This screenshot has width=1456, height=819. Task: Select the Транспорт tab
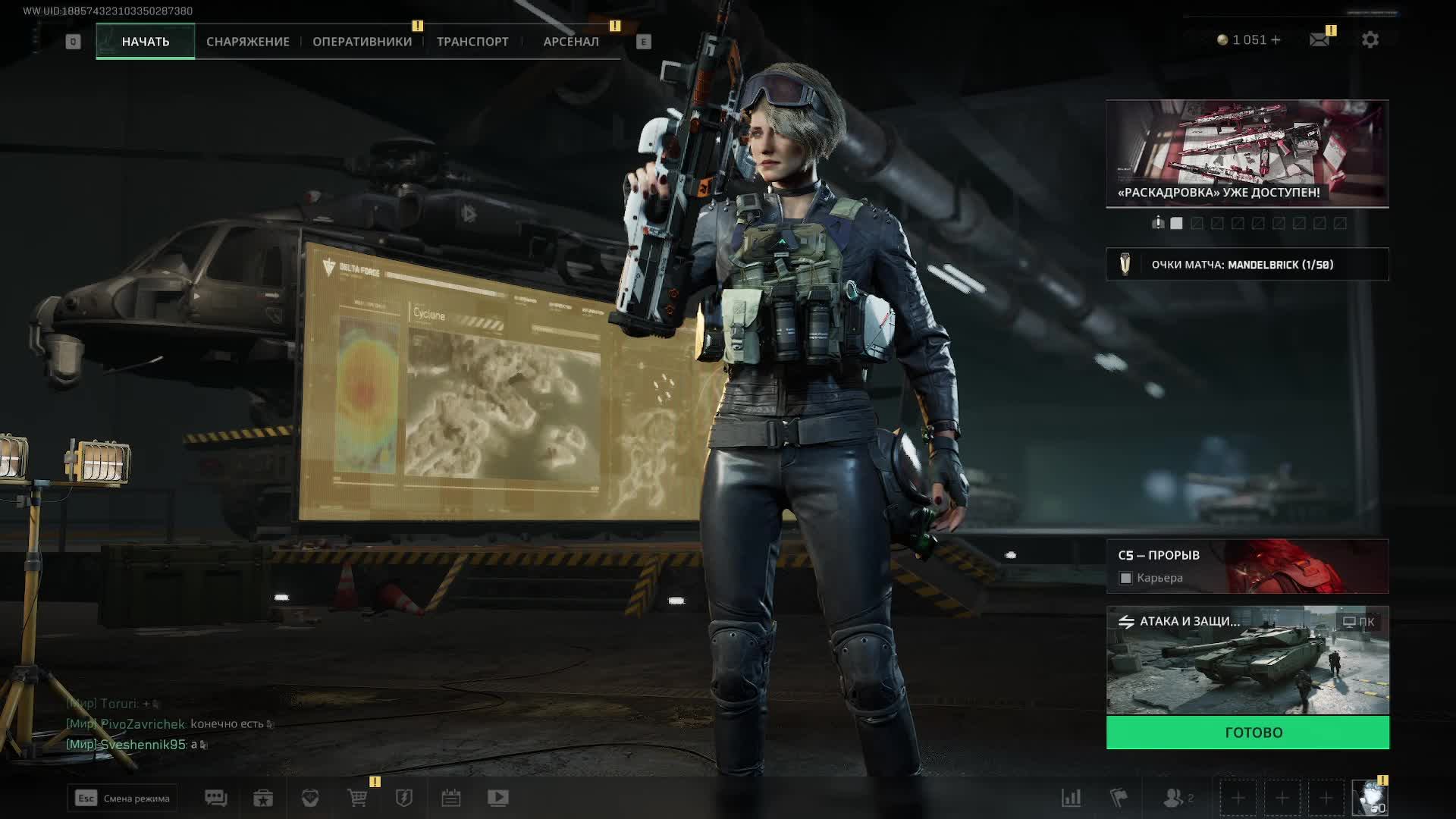coord(472,42)
